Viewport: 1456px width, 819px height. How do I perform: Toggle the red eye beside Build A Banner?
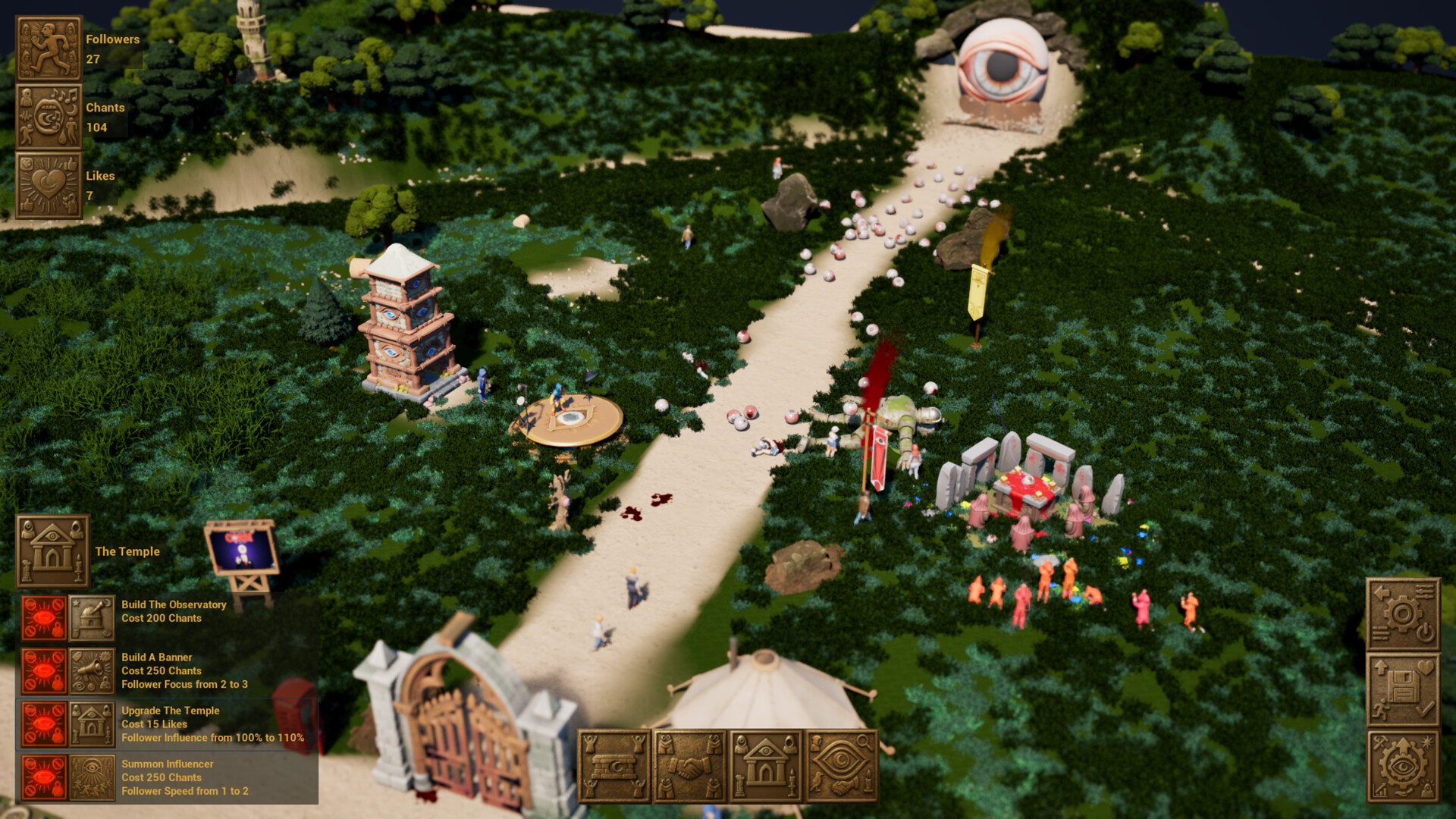coord(43,670)
